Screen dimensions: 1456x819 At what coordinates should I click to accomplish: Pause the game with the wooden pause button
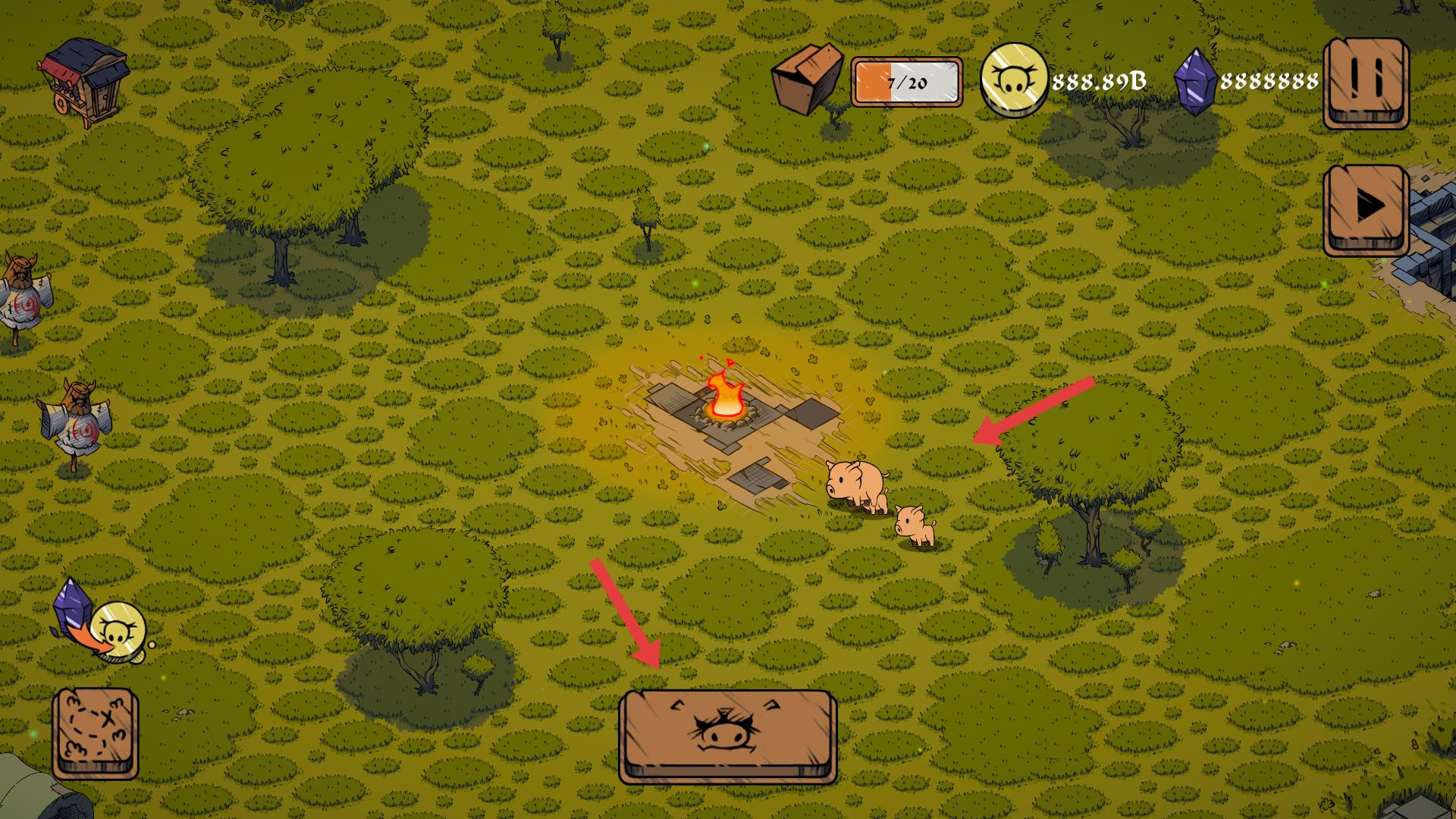pos(1366,82)
